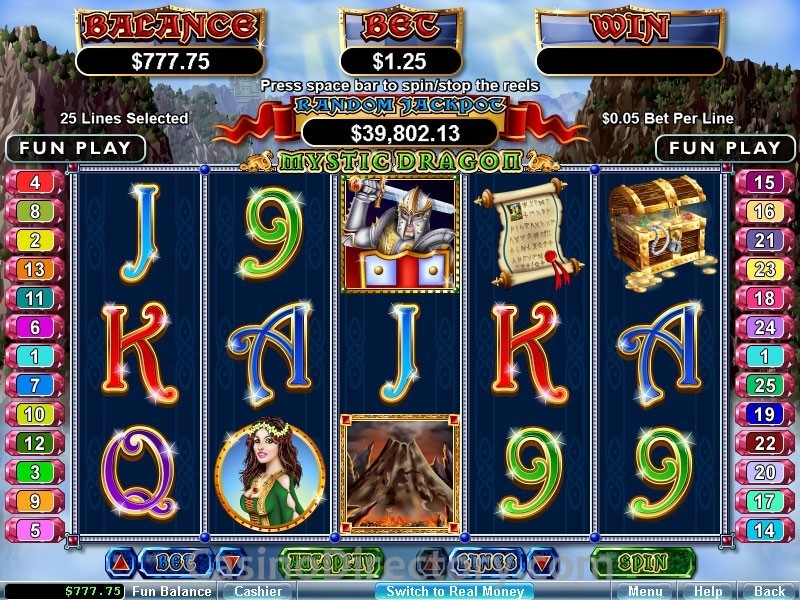Select payline 15 marker

coord(765,183)
